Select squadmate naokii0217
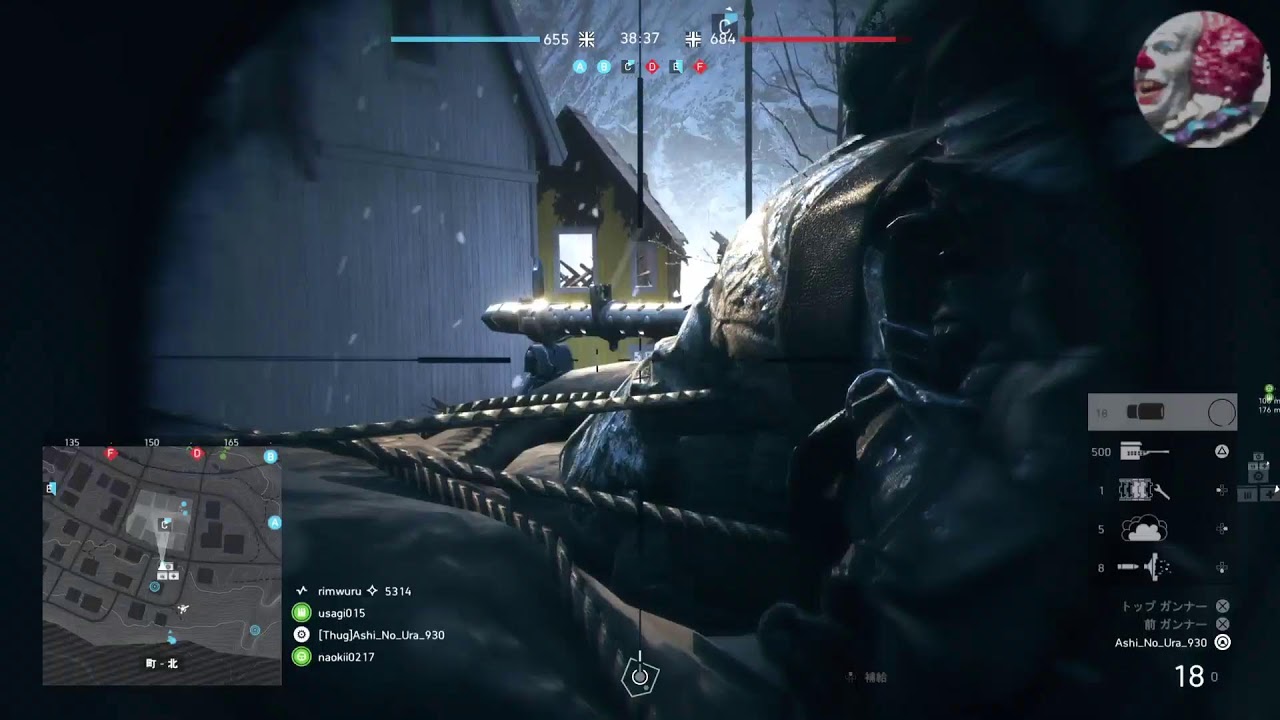Viewport: 1280px width, 720px height. point(346,657)
